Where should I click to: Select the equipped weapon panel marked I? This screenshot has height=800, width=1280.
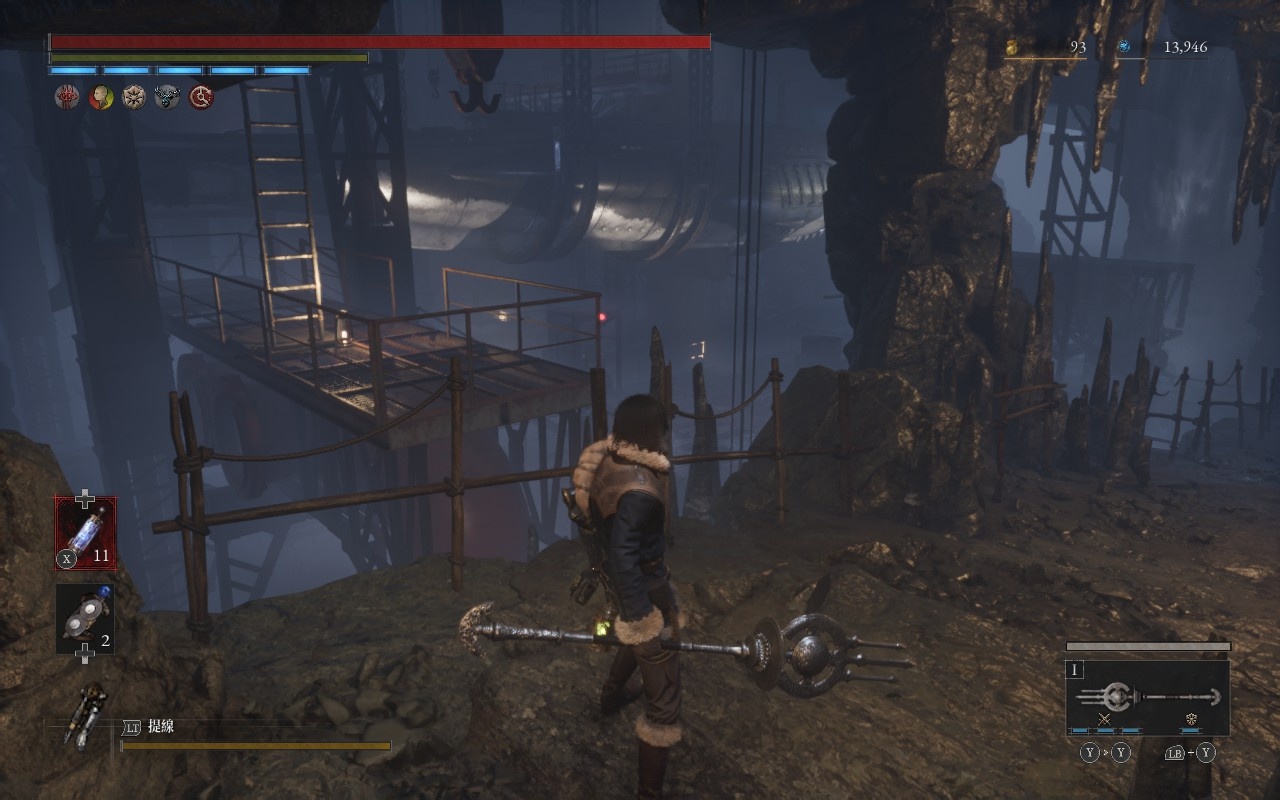[1147, 698]
